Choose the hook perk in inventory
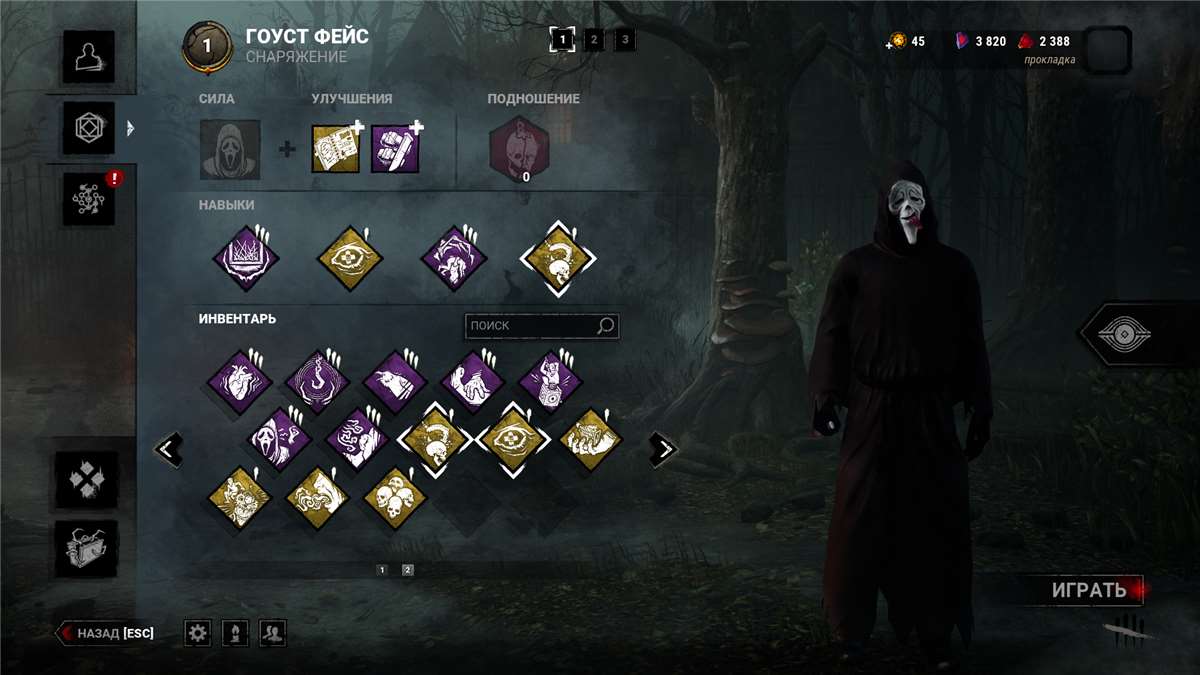 pos(317,380)
